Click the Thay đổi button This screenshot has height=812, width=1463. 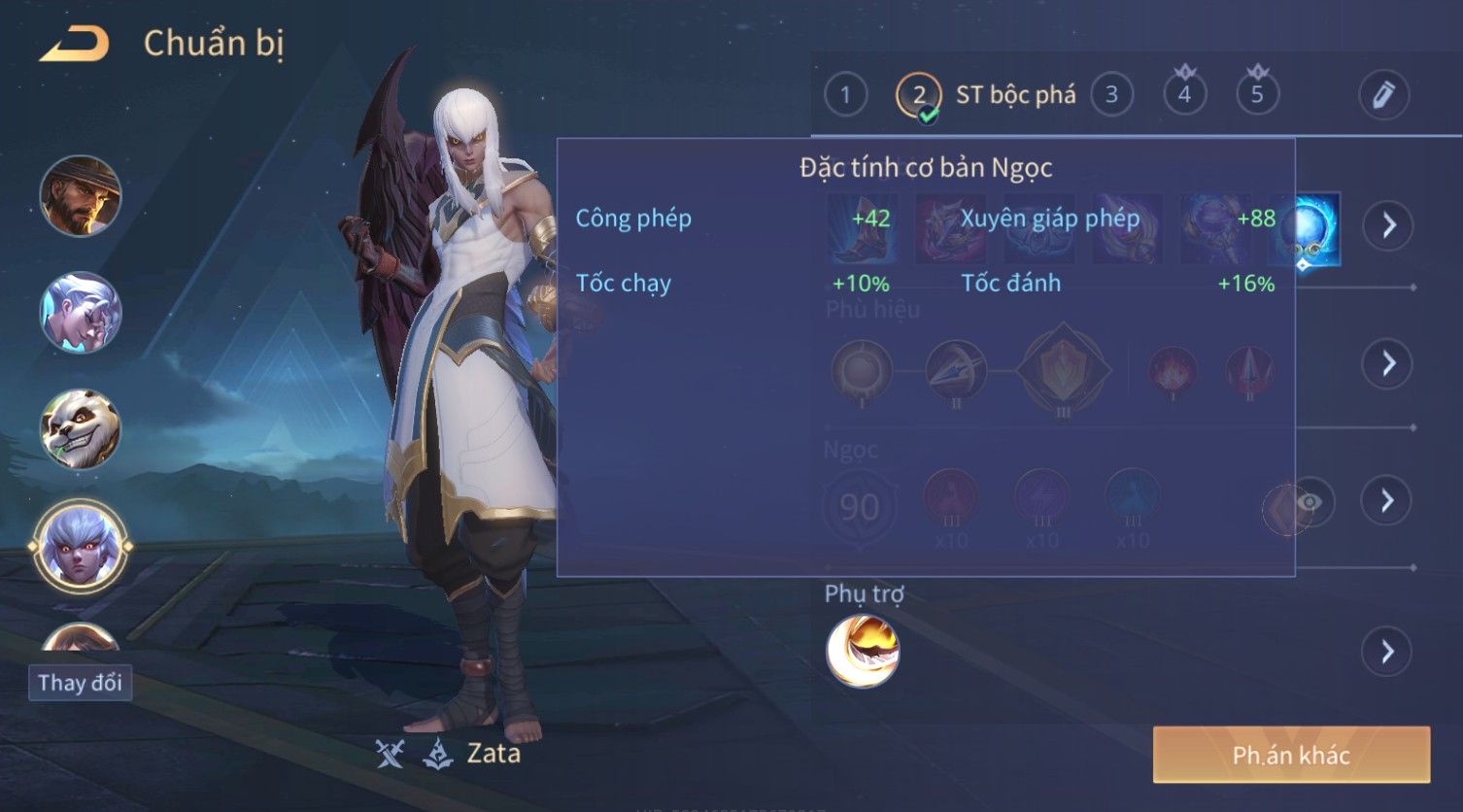pyautogui.click(x=80, y=683)
